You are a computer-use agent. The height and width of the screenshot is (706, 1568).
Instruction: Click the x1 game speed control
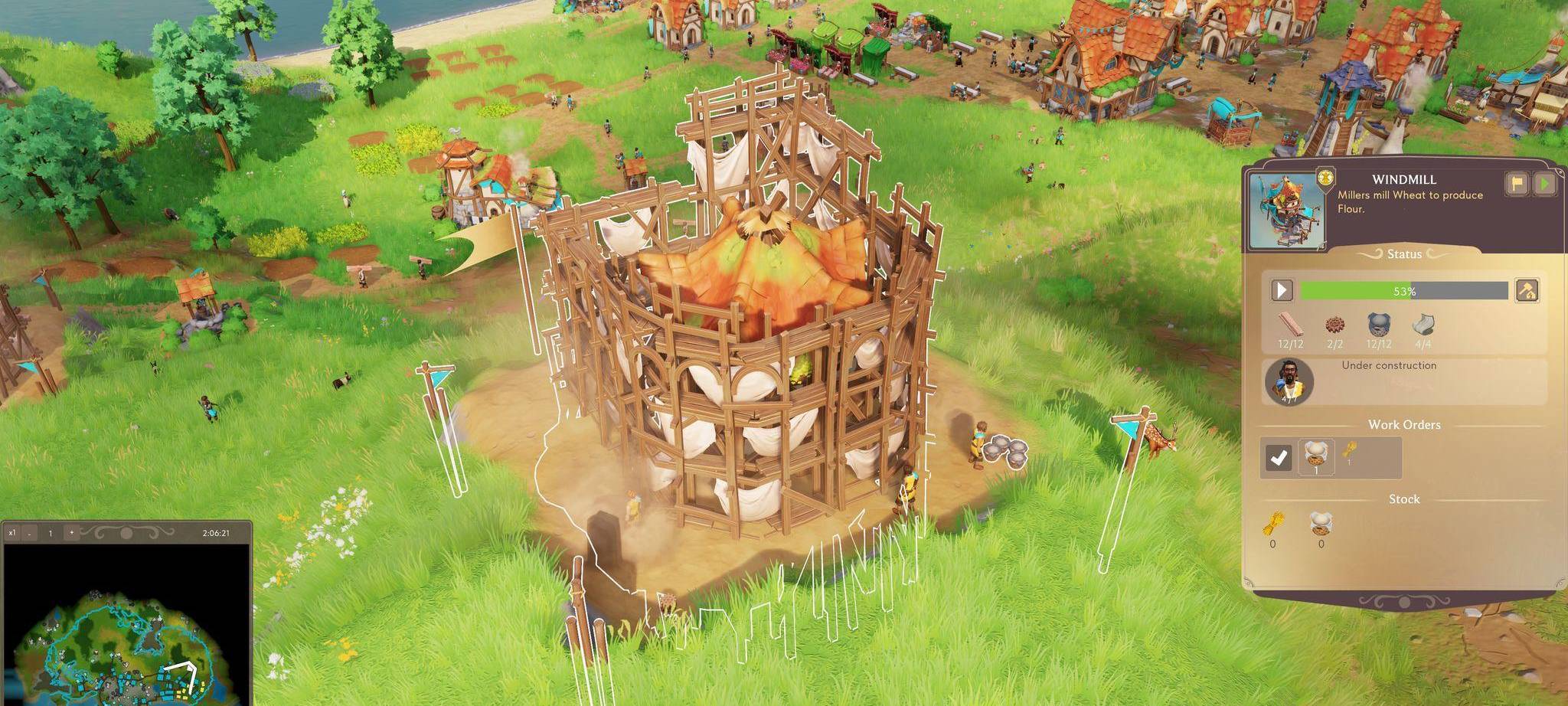click(12, 533)
